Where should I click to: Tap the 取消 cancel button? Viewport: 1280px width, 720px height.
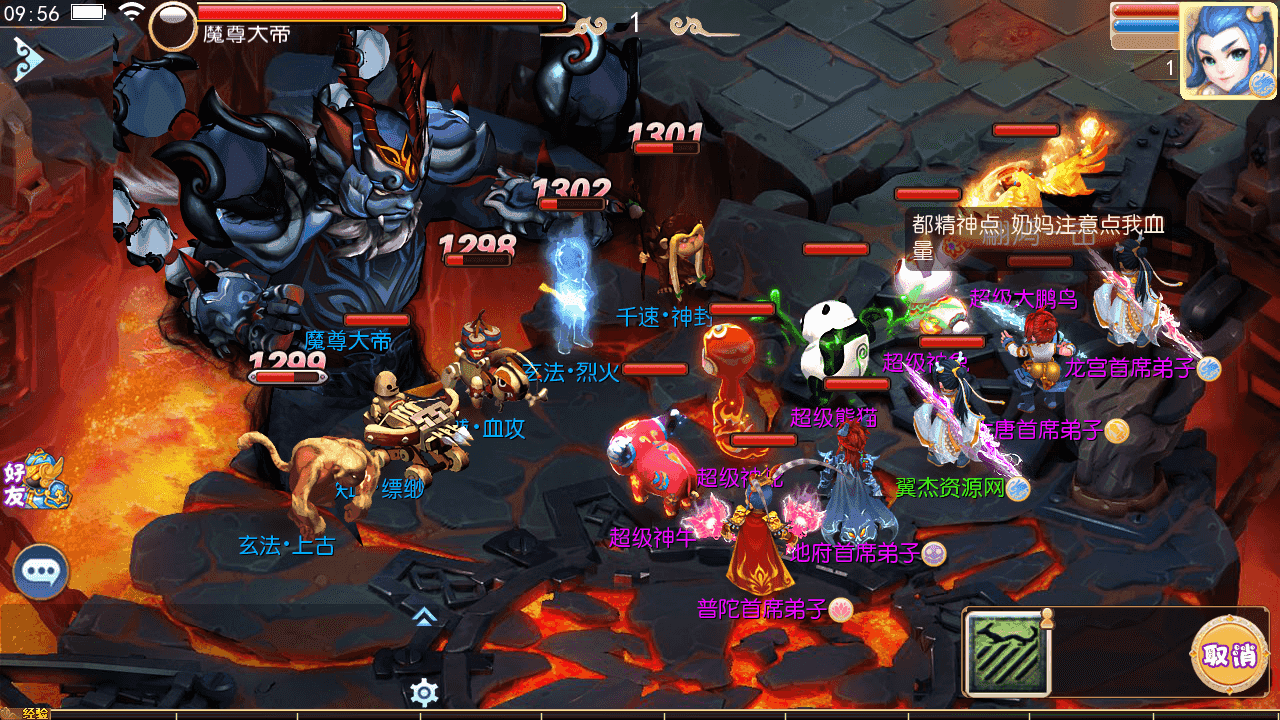tap(1229, 656)
